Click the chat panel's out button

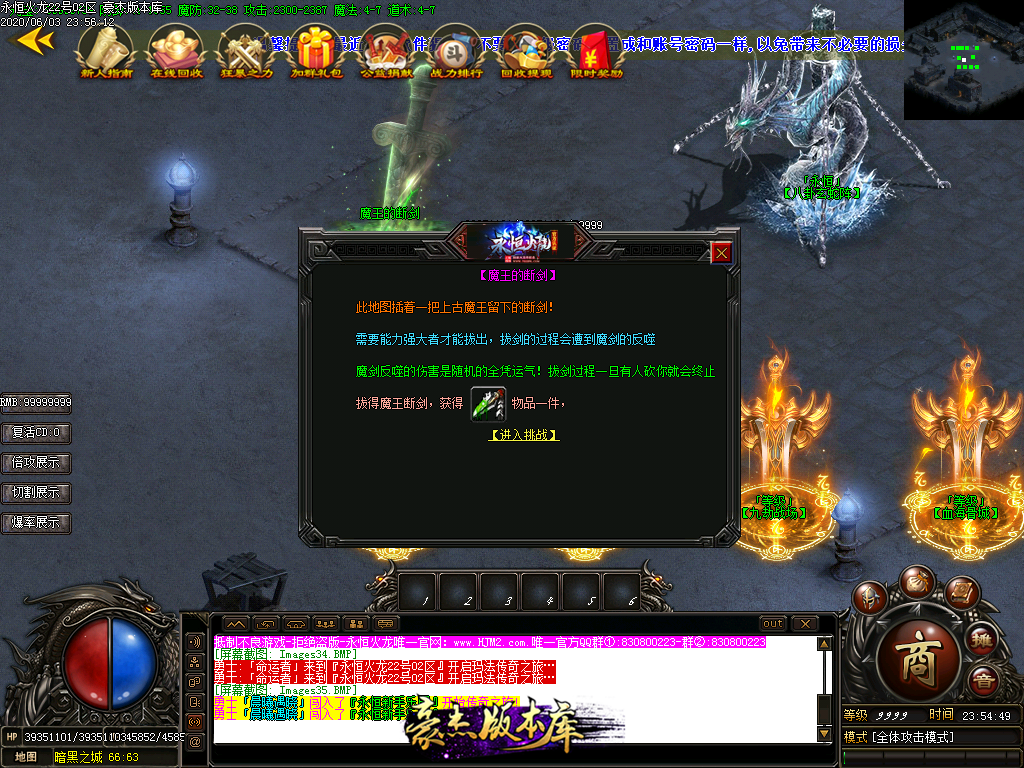pyautogui.click(x=773, y=623)
